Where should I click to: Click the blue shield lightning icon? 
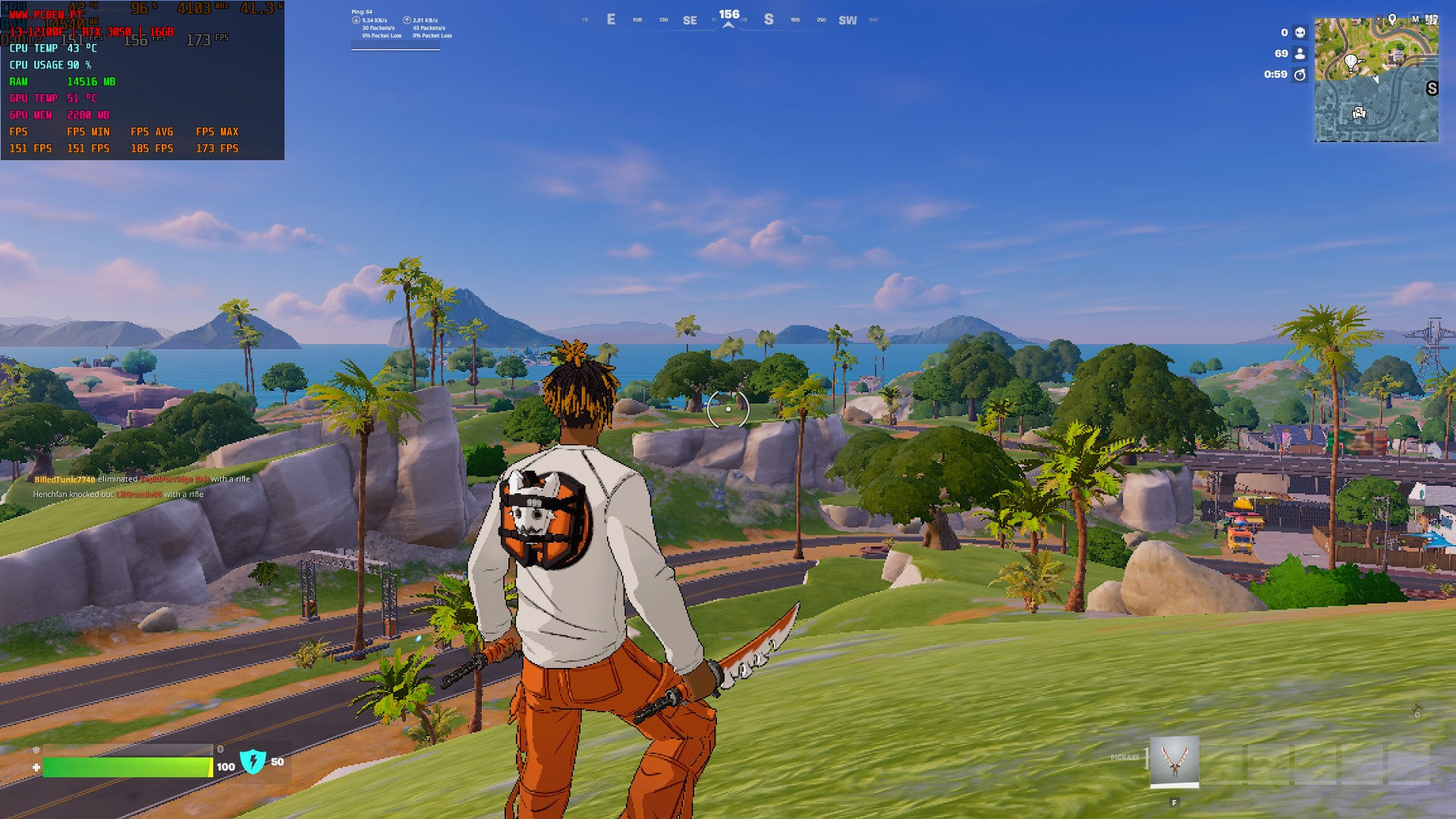pos(253,761)
